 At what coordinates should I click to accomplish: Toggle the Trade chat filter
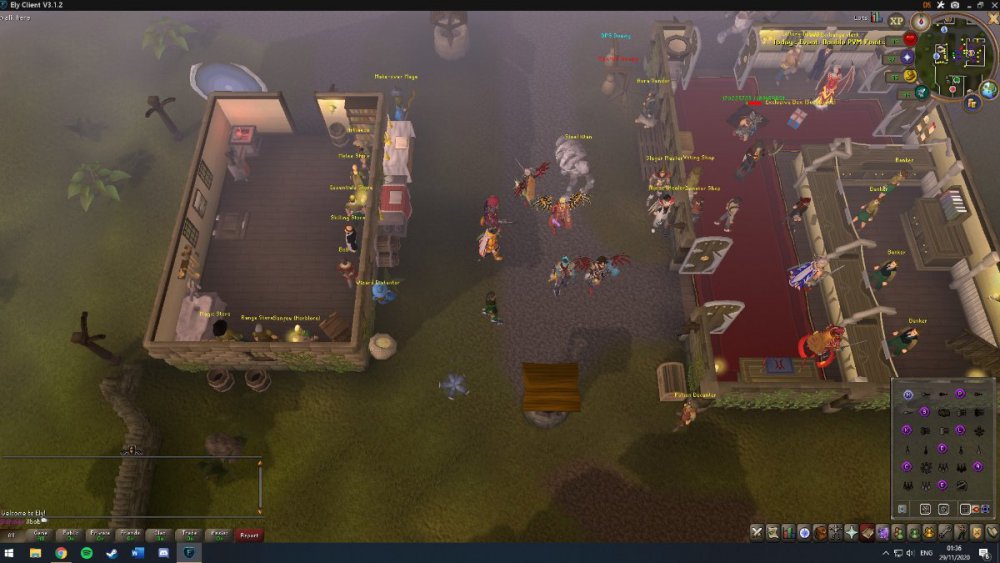pyautogui.click(x=189, y=535)
